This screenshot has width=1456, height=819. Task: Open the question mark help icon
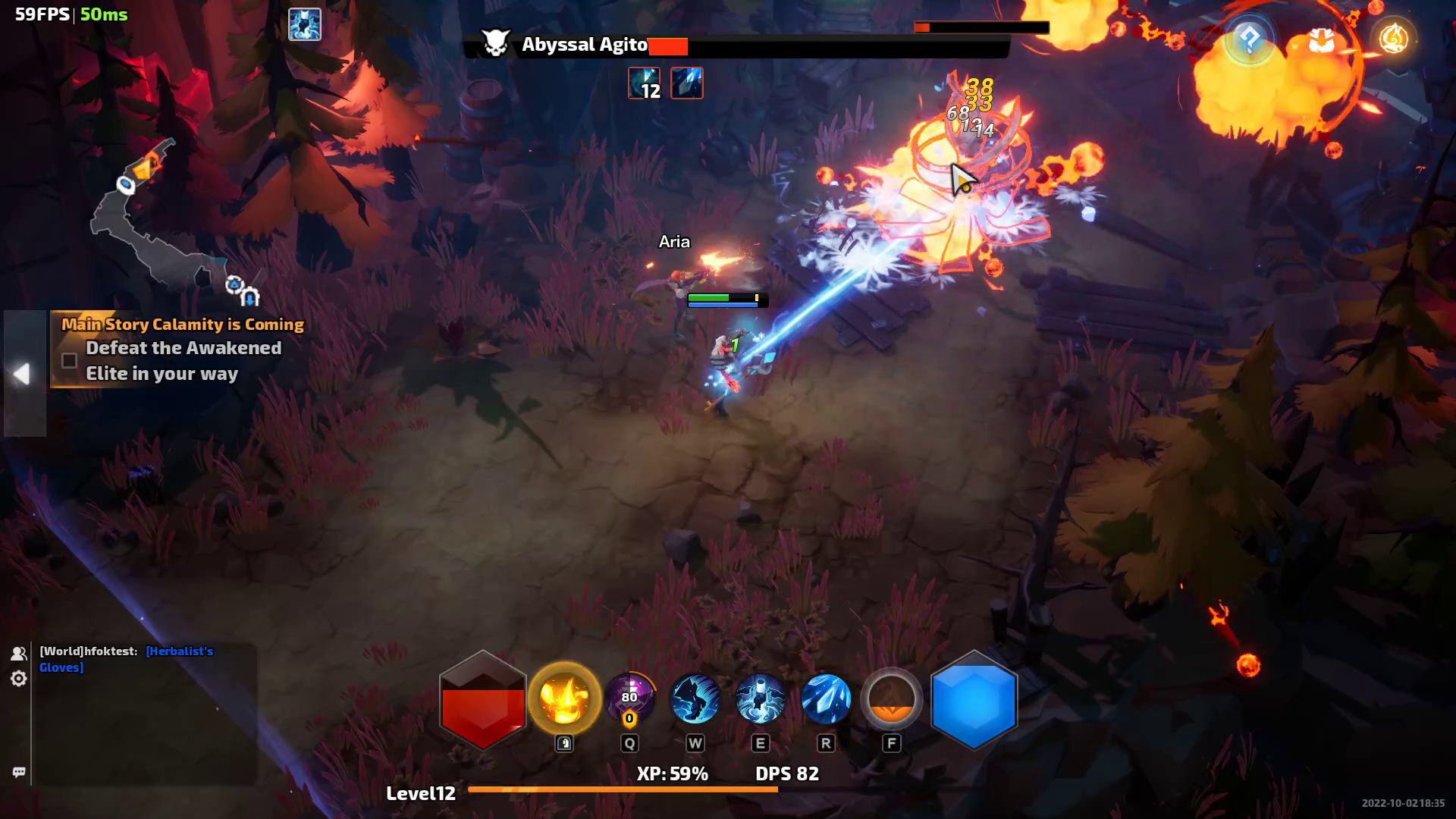click(x=1249, y=39)
